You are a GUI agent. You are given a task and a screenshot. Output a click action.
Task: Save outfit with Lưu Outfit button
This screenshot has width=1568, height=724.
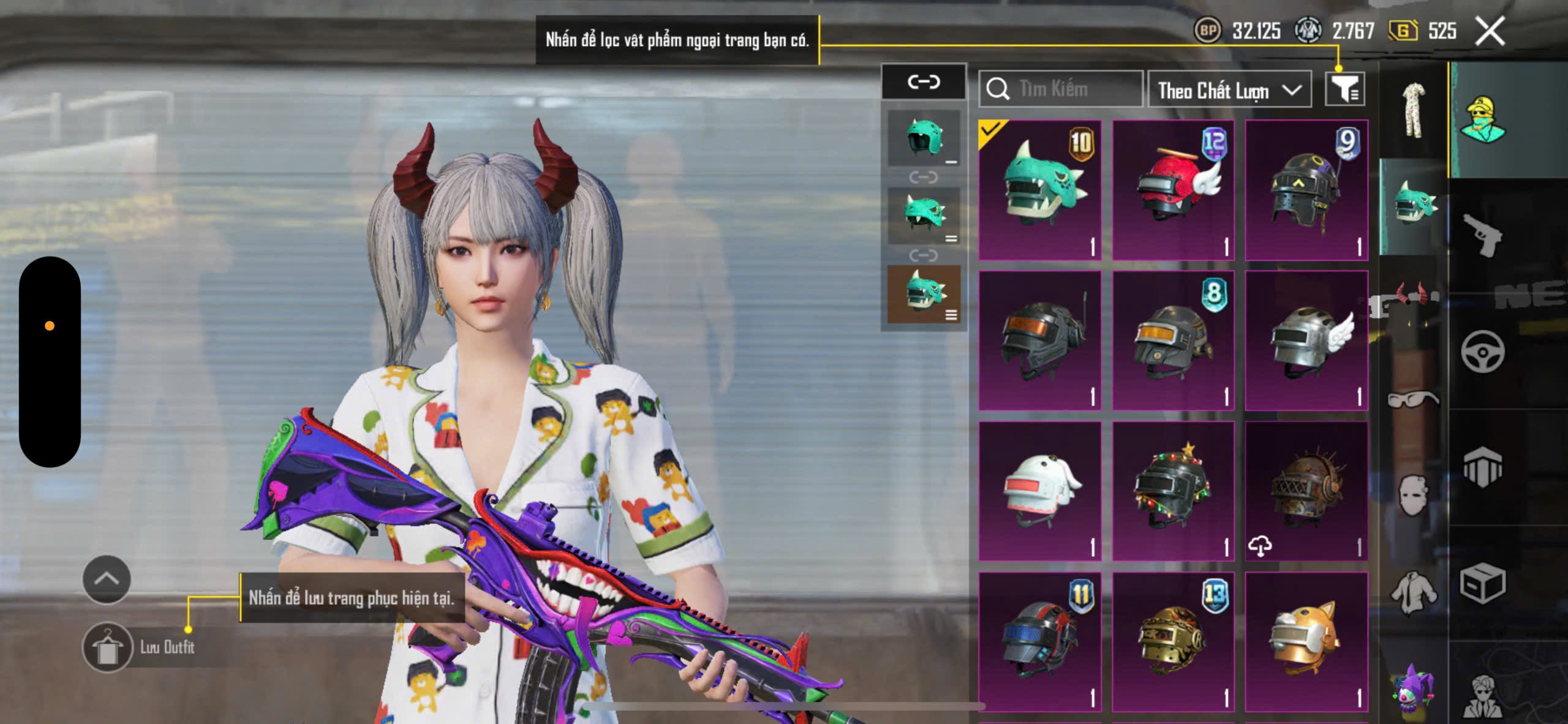(x=108, y=647)
